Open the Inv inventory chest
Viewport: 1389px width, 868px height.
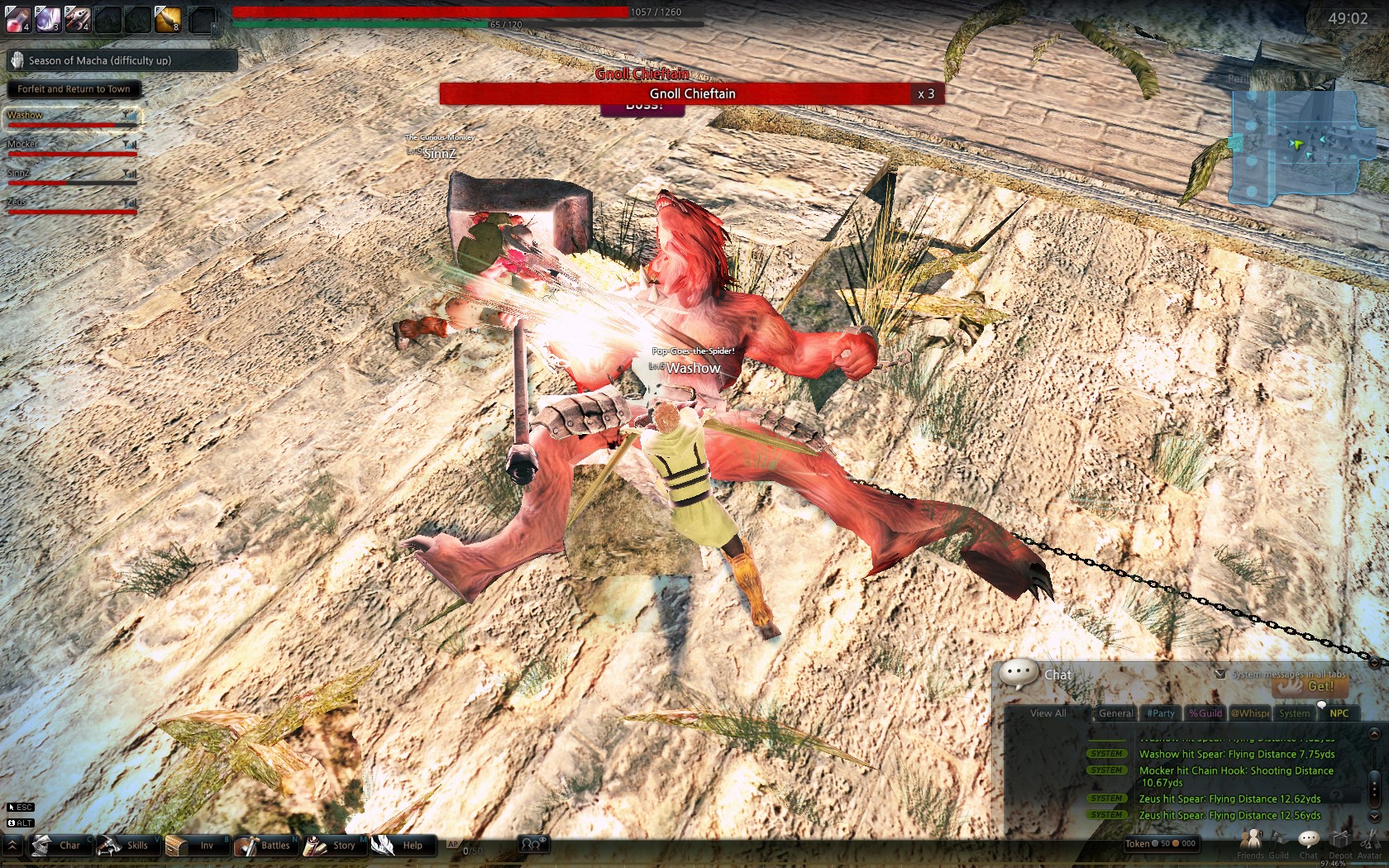(195, 845)
